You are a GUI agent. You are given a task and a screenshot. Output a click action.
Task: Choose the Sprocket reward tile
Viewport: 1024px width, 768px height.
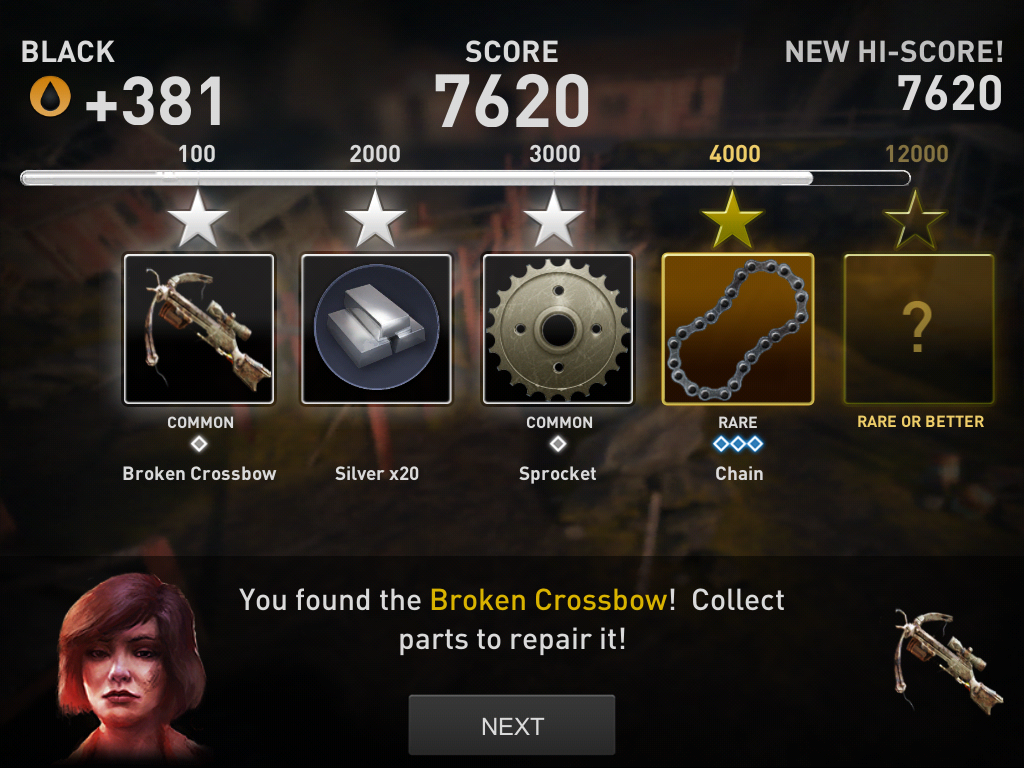coord(557,329)
